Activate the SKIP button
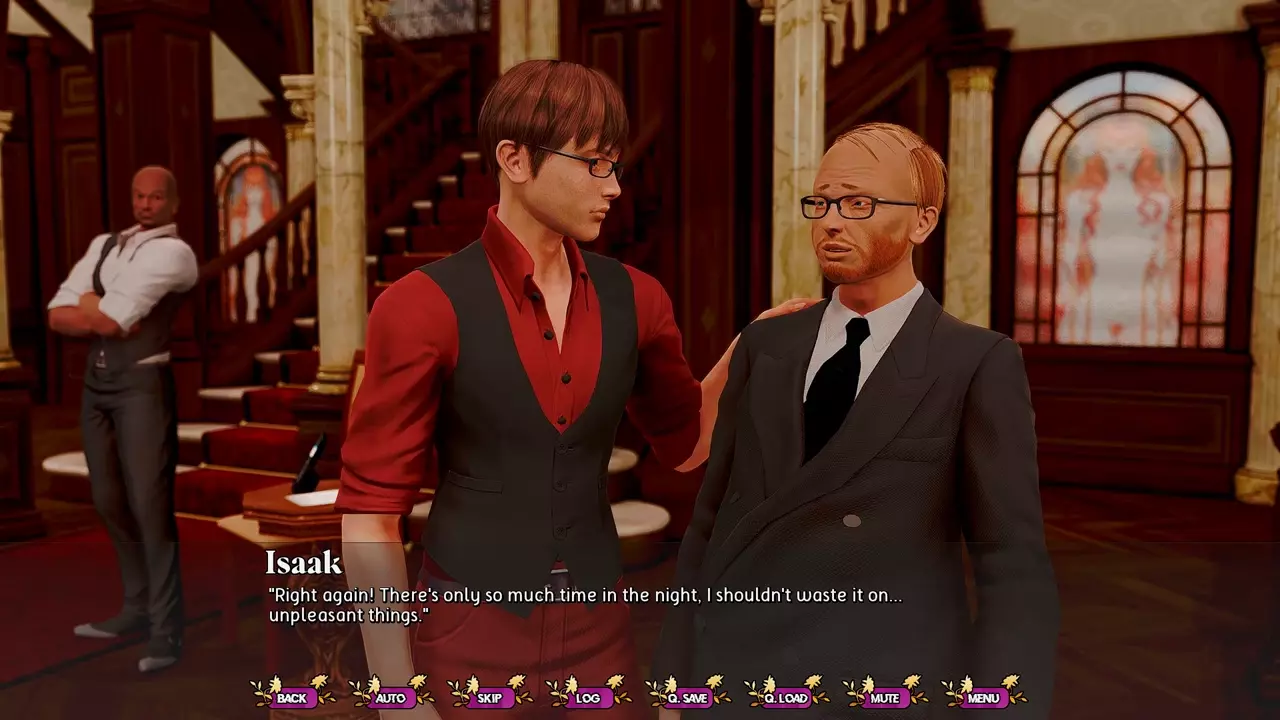The height and width of the screenshot is (720, 1280). (489, 697)
